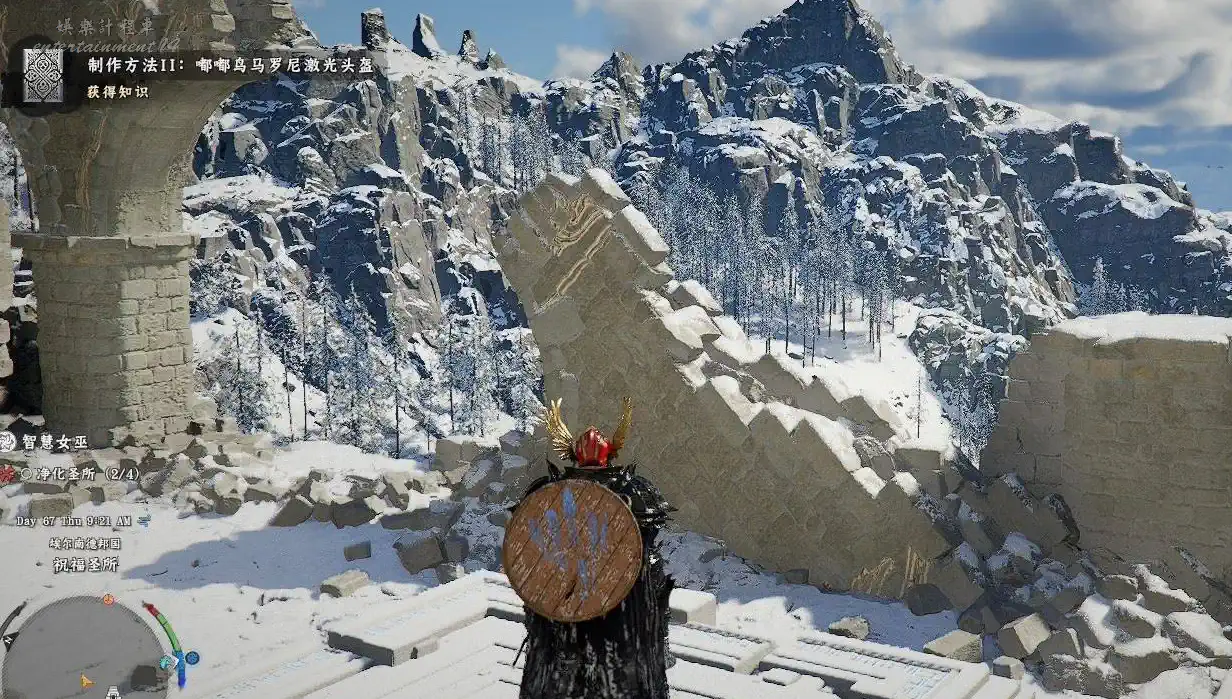
Task: Open the circular minimap
Action: [x=84, y=648]
